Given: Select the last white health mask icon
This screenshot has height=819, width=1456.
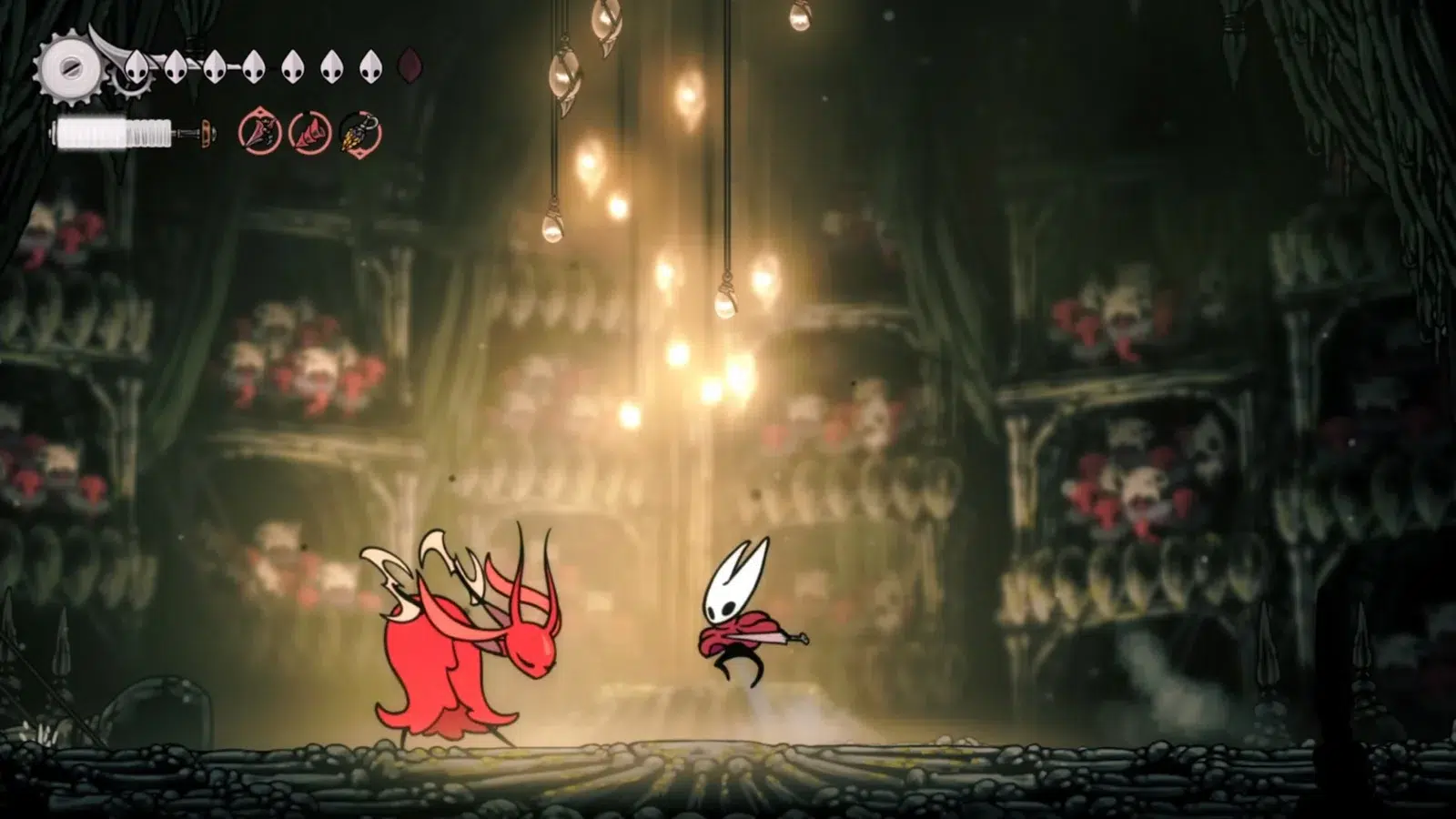Looking at the screenshot, I should pos(370,66).
